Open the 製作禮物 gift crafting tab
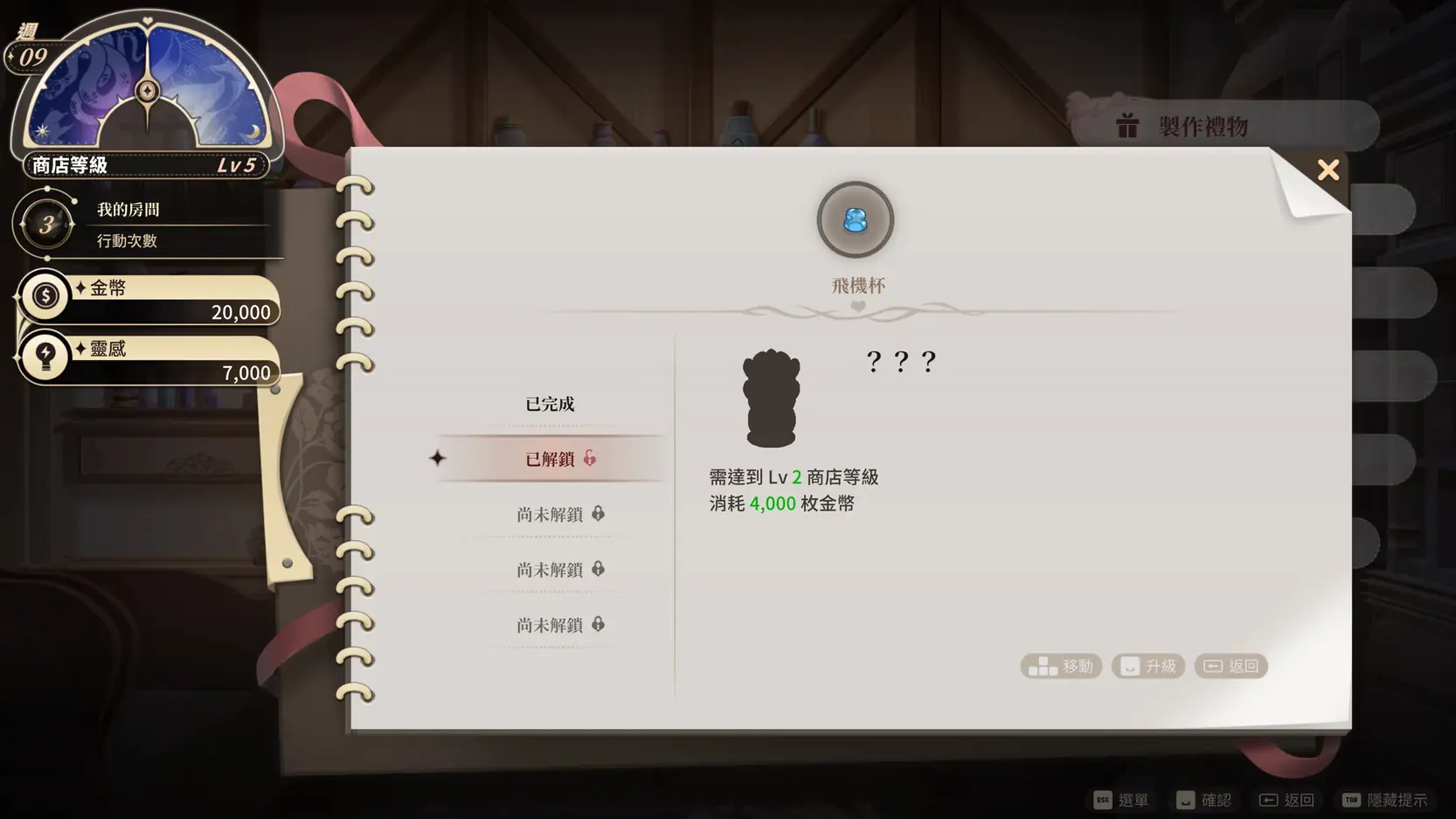This screenshot has width=1456, height=819. pyautogui.click(x=1203, y=127)
